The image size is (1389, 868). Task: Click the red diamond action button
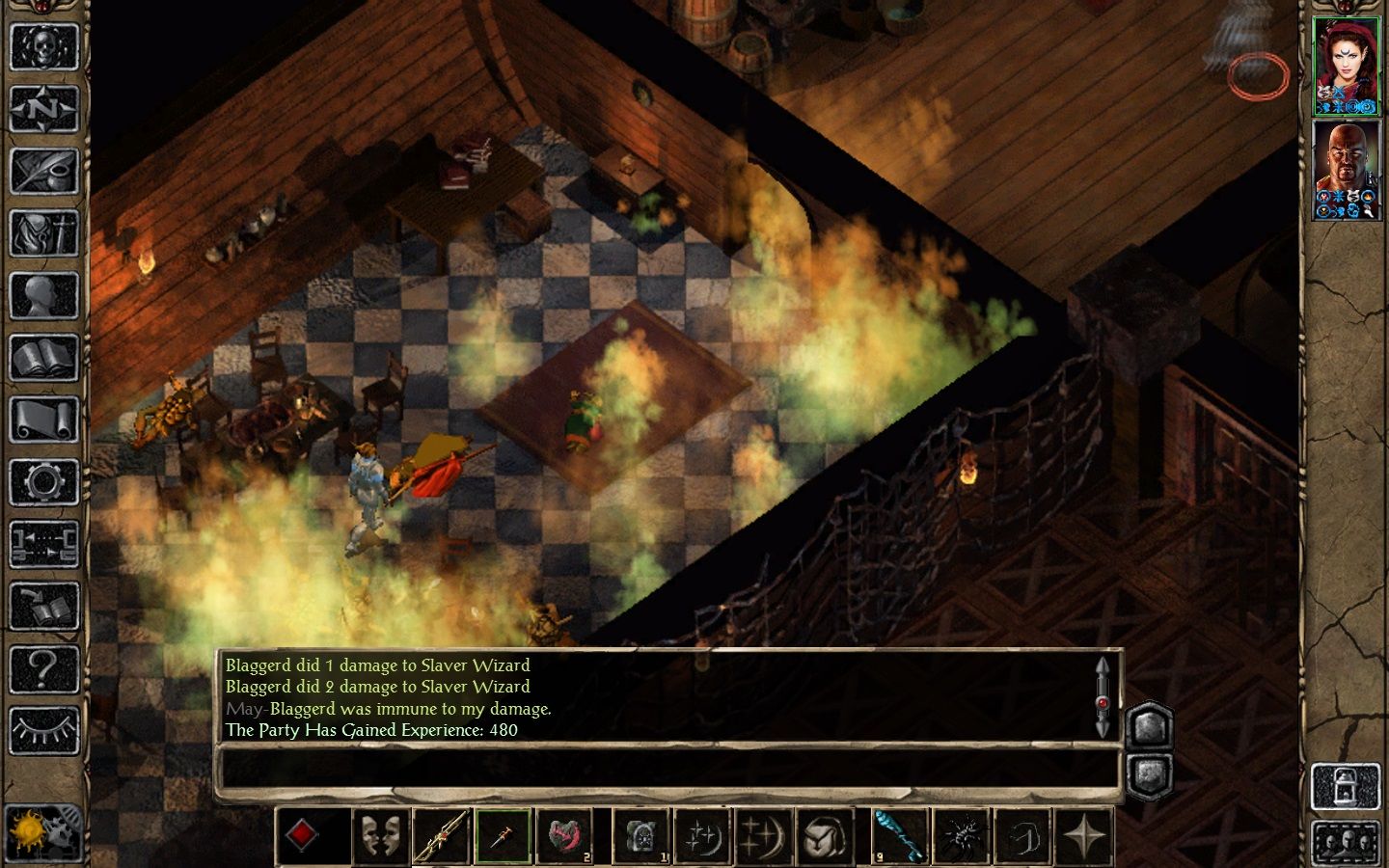tap(302, 835)
